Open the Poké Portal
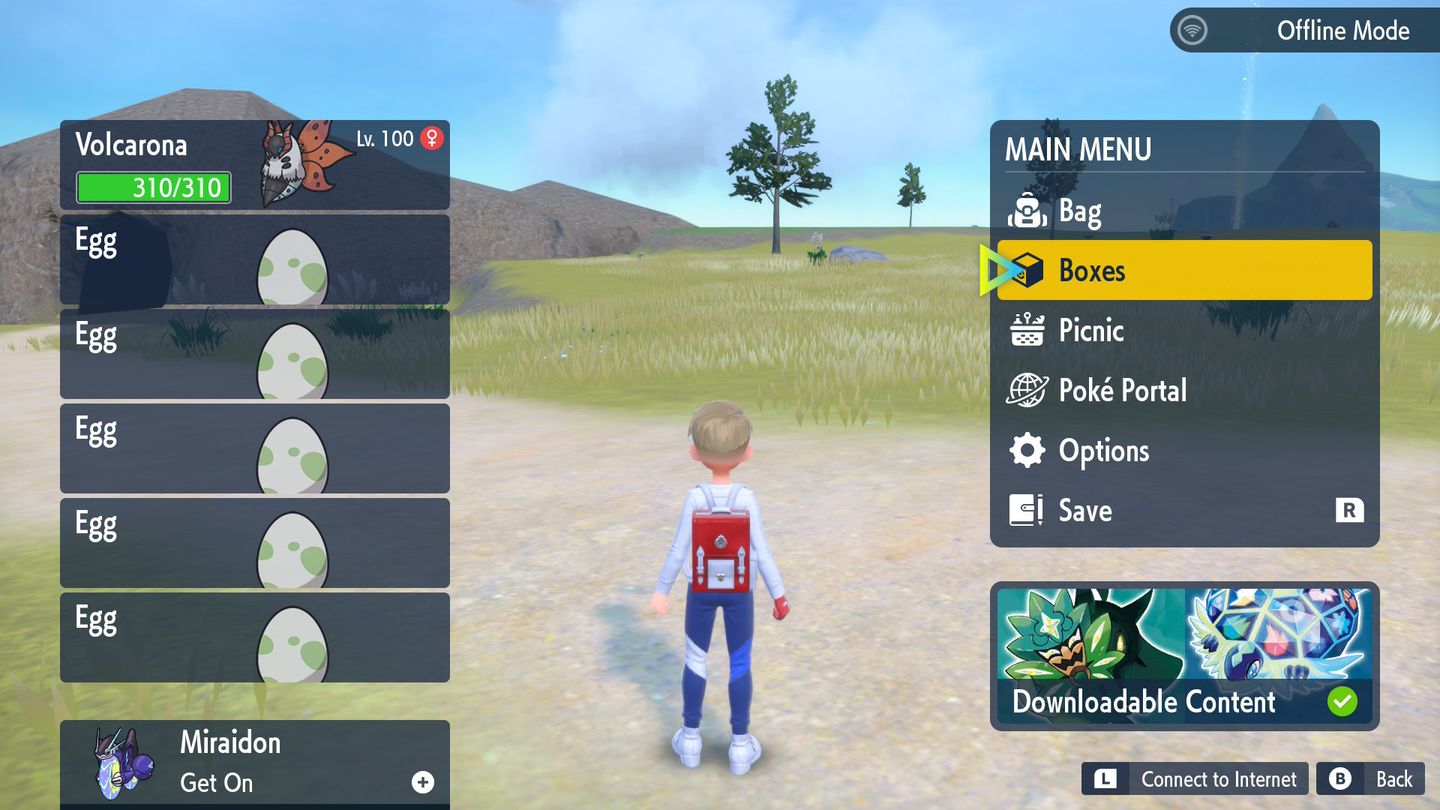Screen dimensions: 1440x810 point(1184,390)
